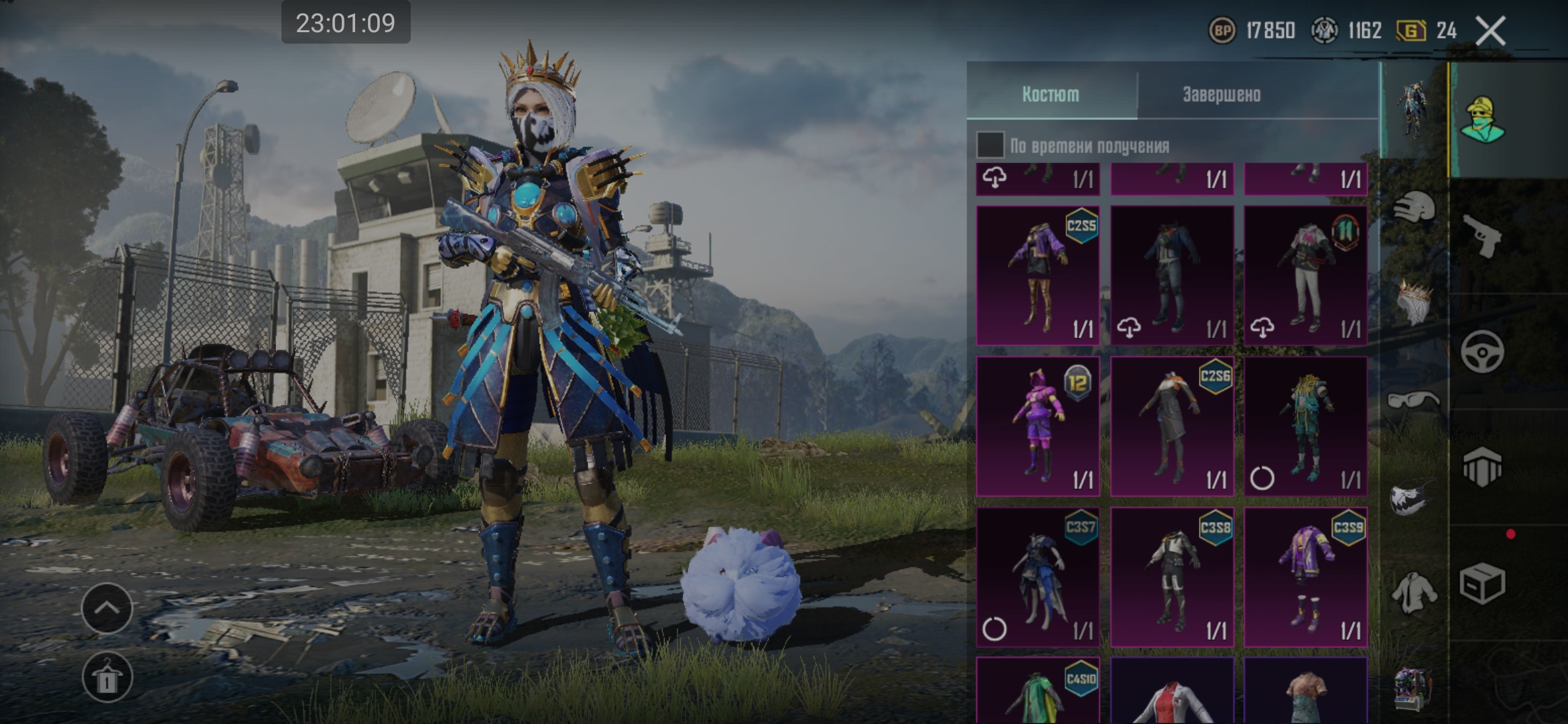
Task: Show the steering wheel vehicles category
Action: click(x=1482, y=352)
